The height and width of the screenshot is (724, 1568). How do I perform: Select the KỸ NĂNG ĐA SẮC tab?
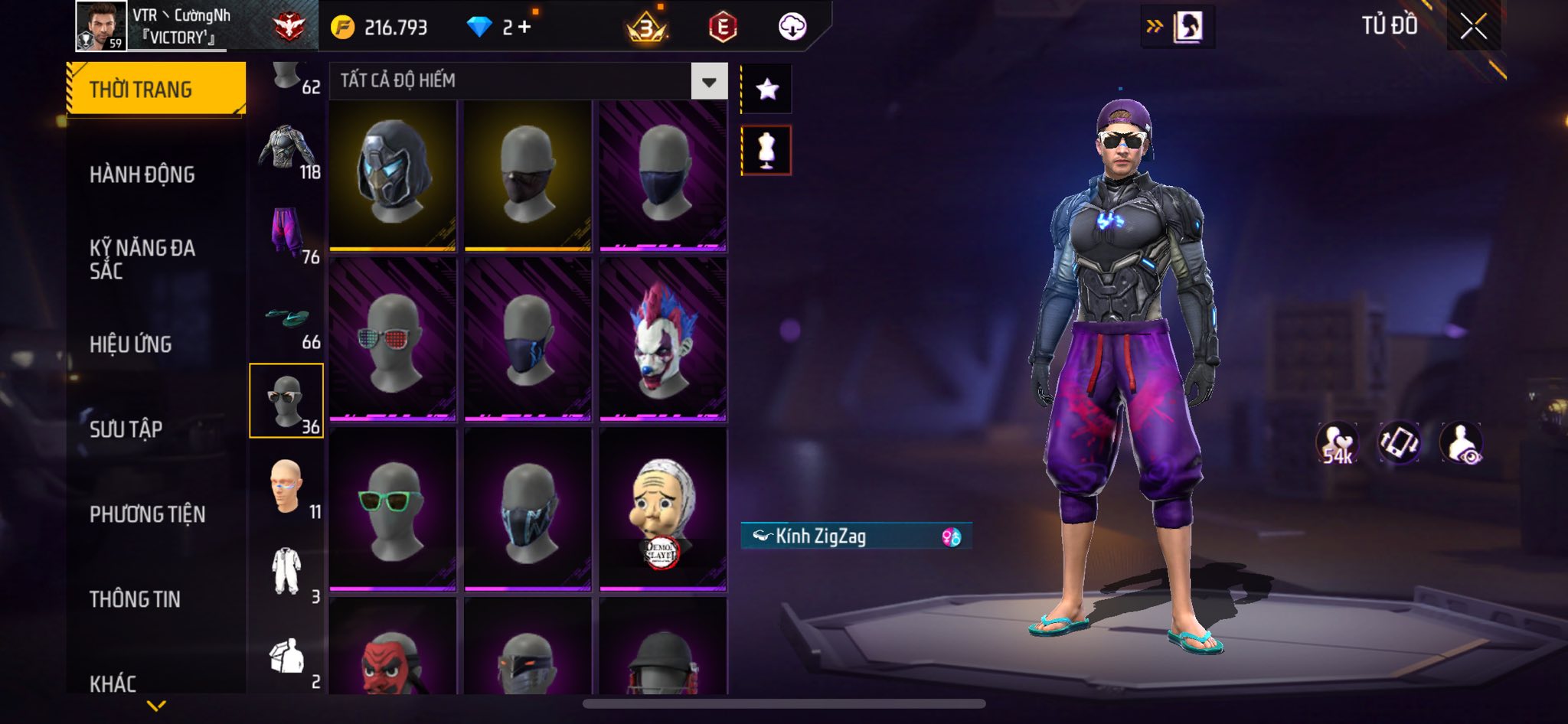[x=142, y=259]
